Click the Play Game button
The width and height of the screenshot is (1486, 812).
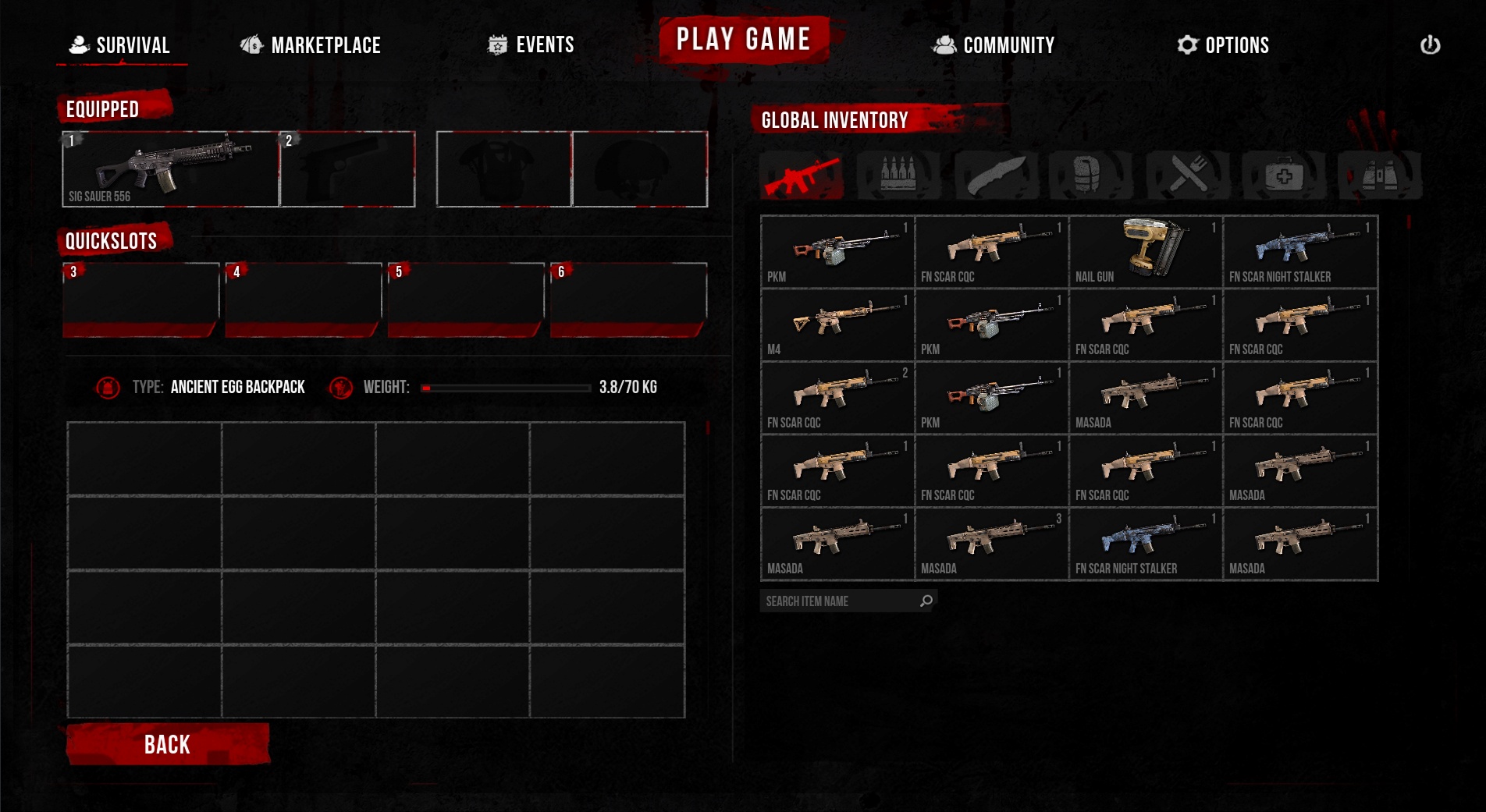(x=743, y=39)
